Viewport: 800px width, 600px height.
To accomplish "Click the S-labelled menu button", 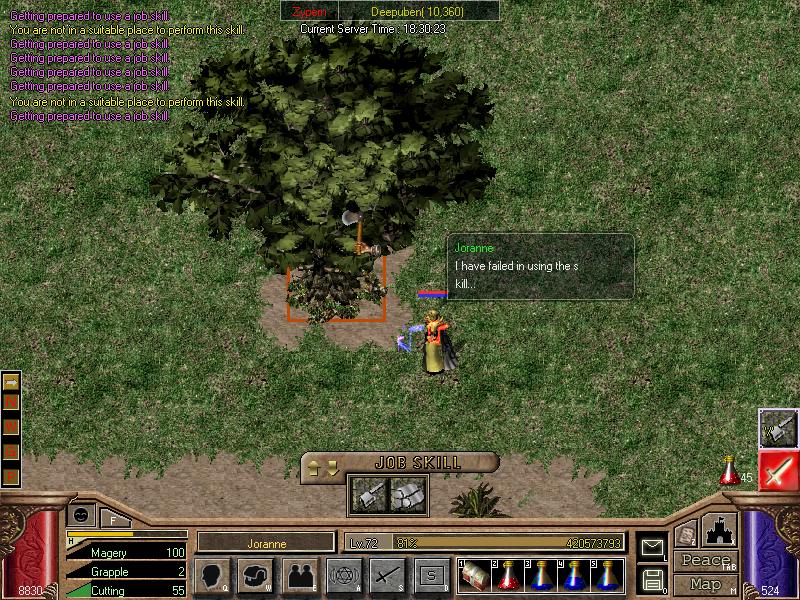I will (x=431, y=576).
